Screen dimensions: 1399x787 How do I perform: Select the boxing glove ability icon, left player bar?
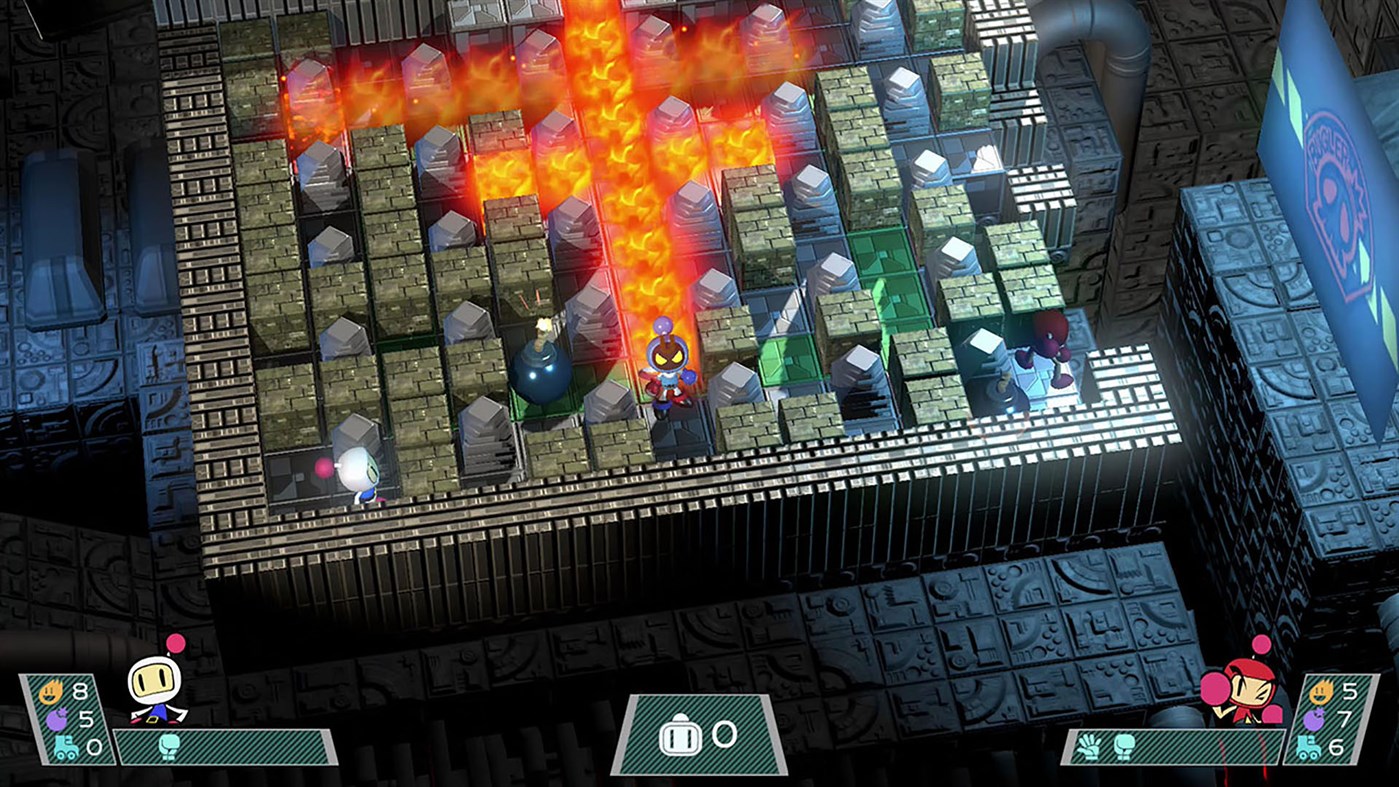coord(168,745)
